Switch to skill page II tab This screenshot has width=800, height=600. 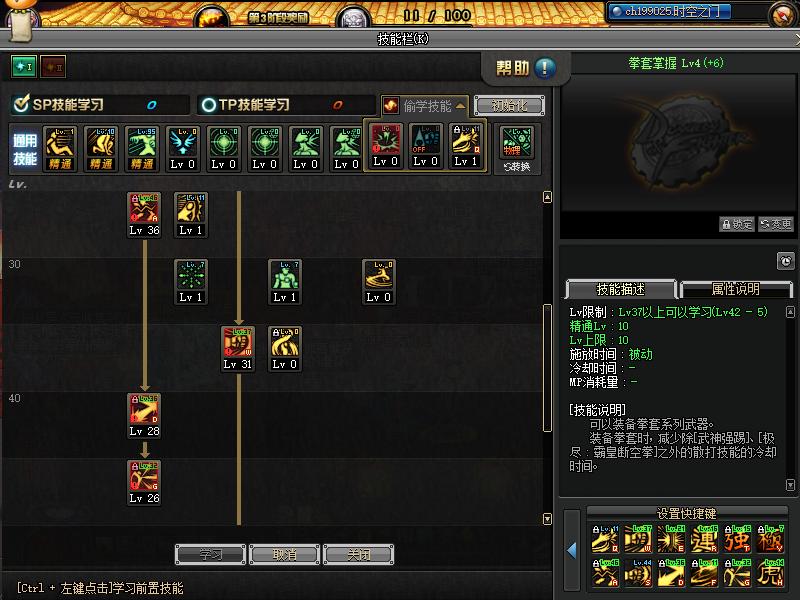(52, 67)
